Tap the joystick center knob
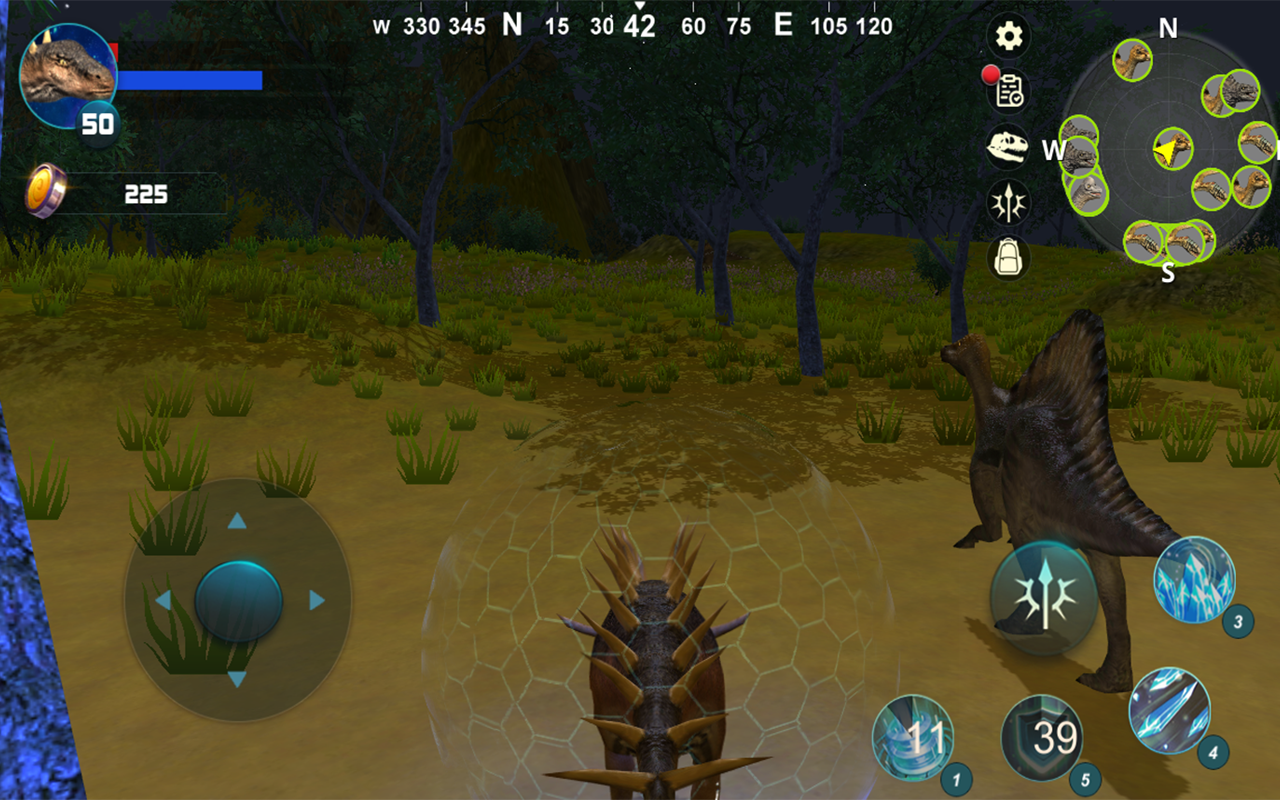This screenshot has height=800, width=1280. pyautogui.click(x=237, y=600)
